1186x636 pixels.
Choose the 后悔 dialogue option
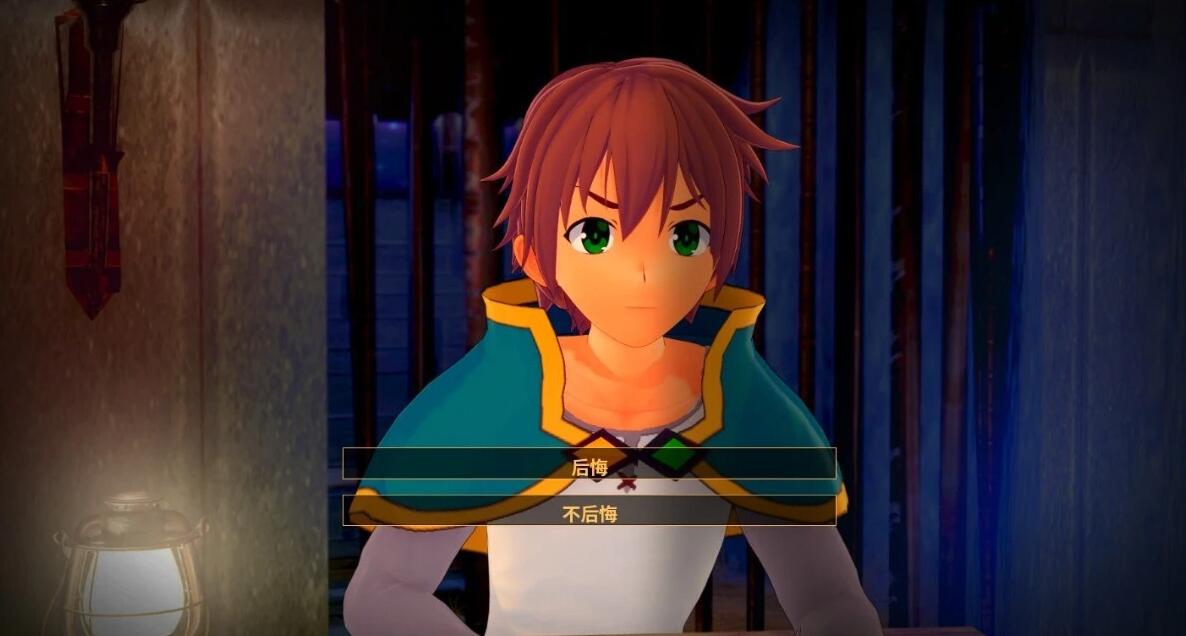[589, 464]
